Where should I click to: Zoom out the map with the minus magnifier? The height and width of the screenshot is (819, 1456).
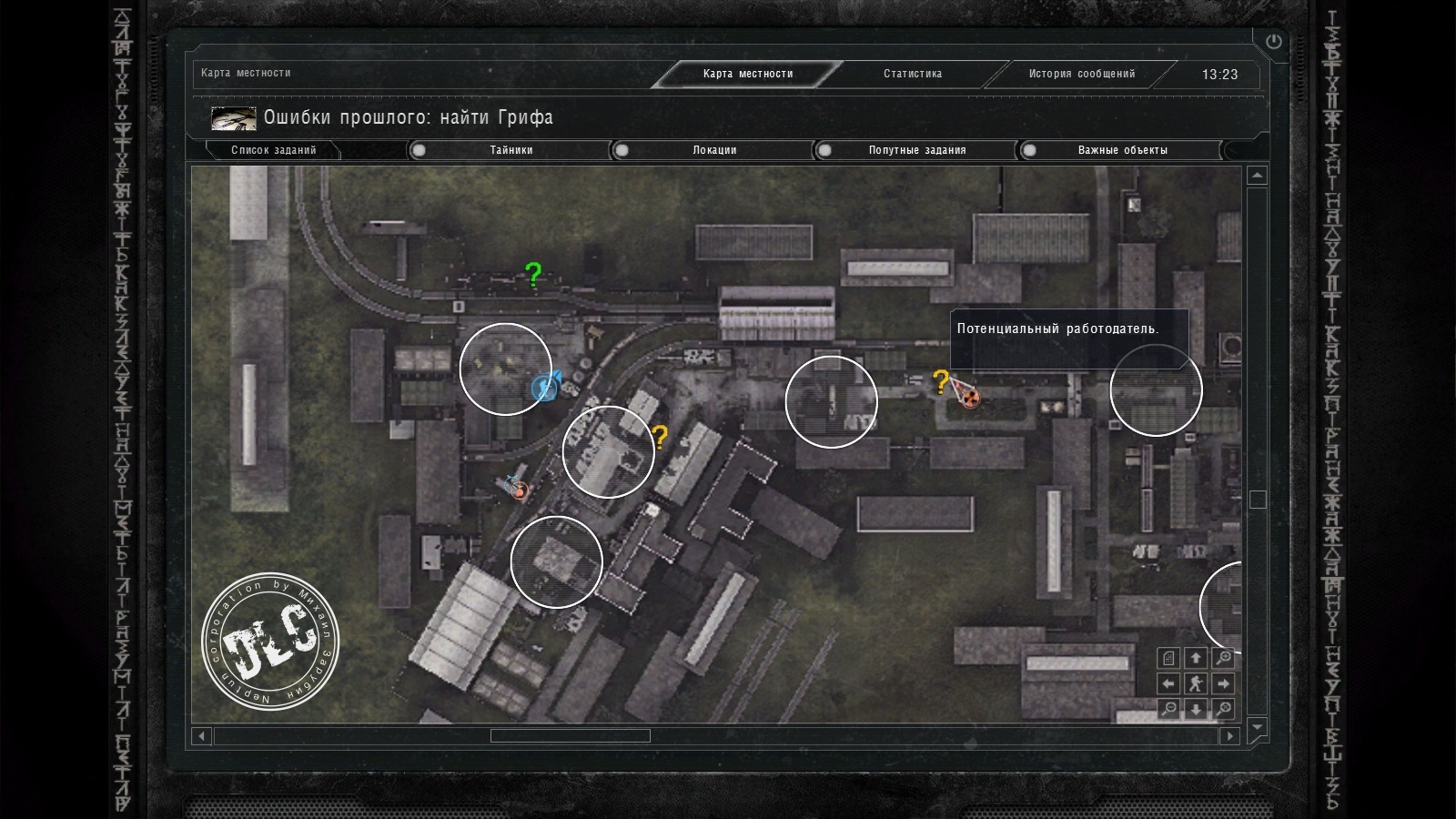coord(1169,709)
